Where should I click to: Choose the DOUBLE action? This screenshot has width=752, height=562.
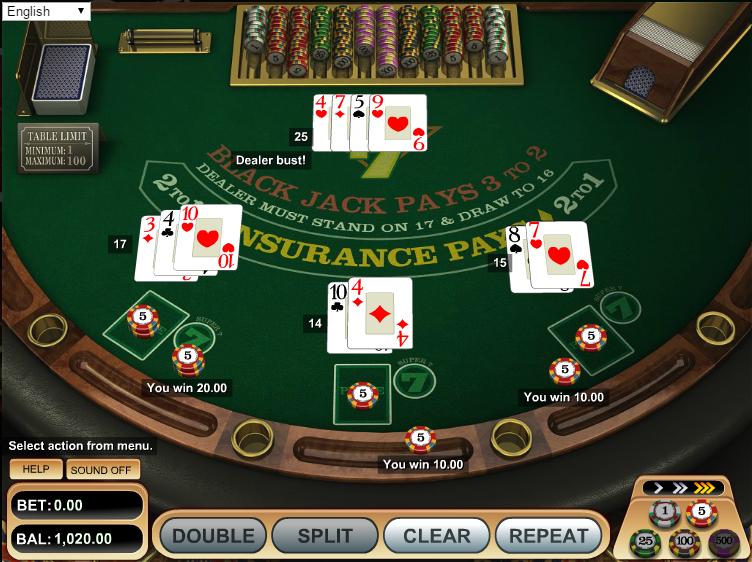pos(213,536)
